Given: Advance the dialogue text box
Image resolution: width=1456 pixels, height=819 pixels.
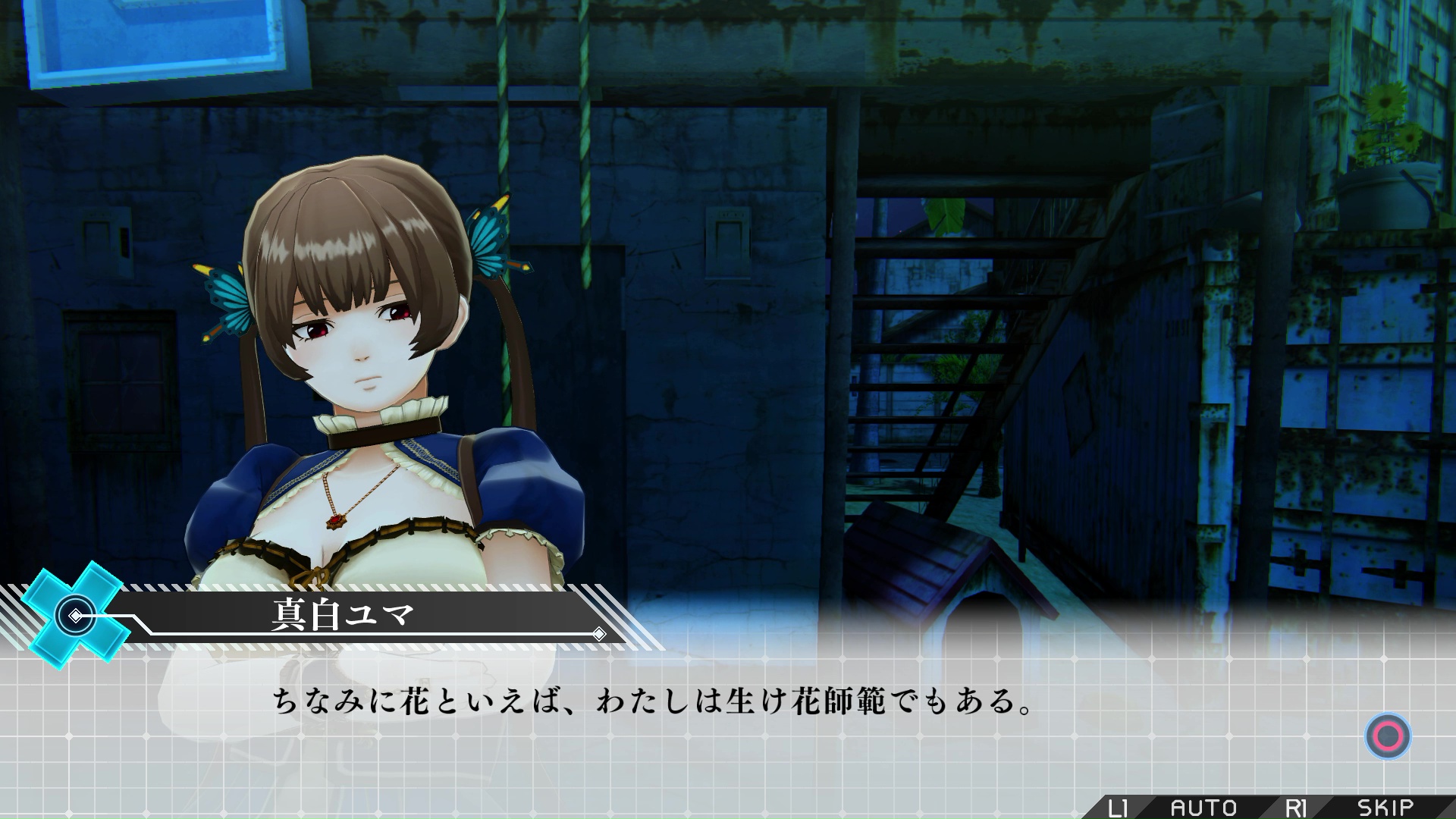Looking at the screenshot, I should (x=1387, y=736).
